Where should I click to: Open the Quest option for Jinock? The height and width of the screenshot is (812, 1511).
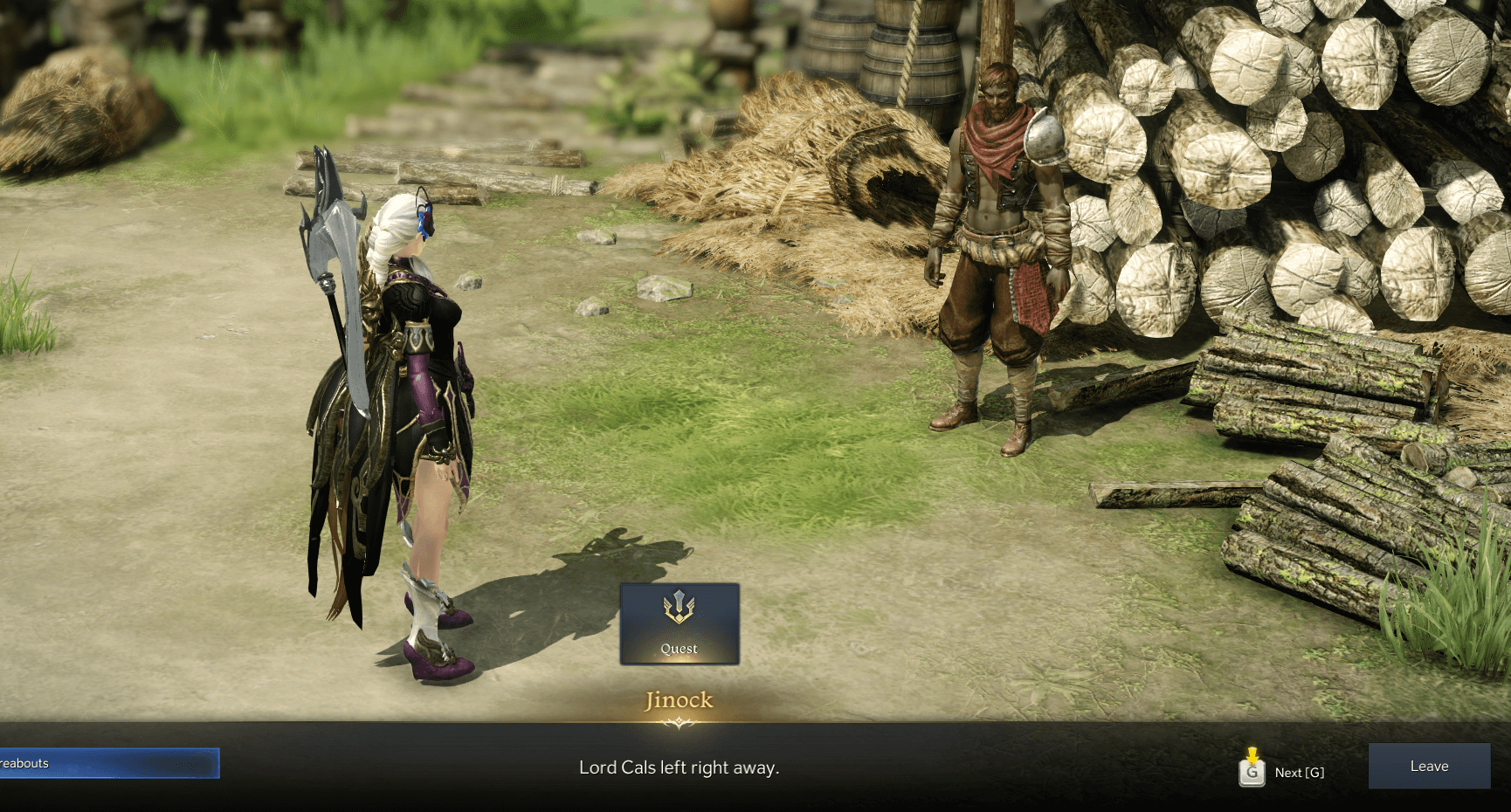click(x=680, y=623)
